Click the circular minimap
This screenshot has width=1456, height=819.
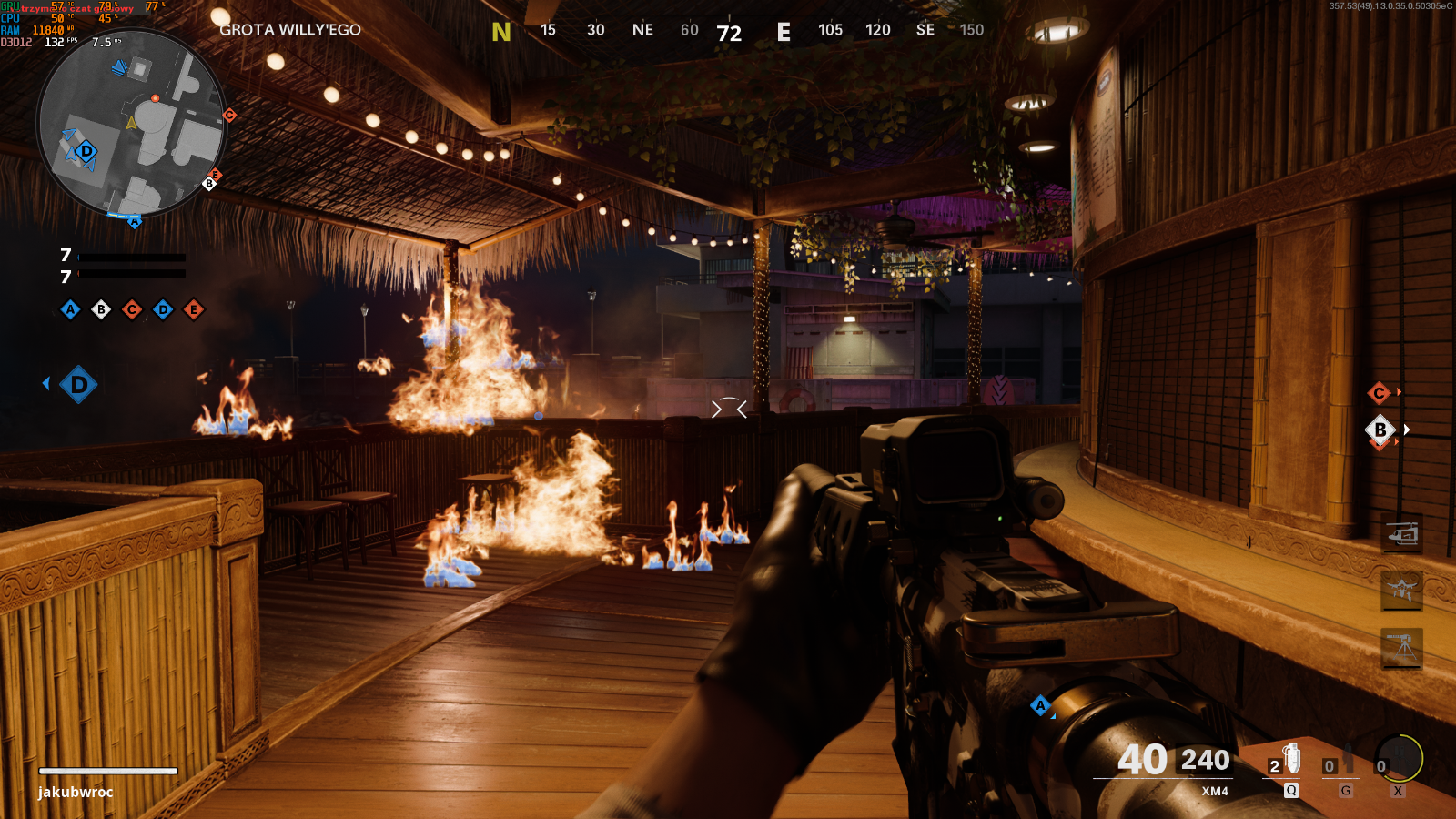point(132,124)
